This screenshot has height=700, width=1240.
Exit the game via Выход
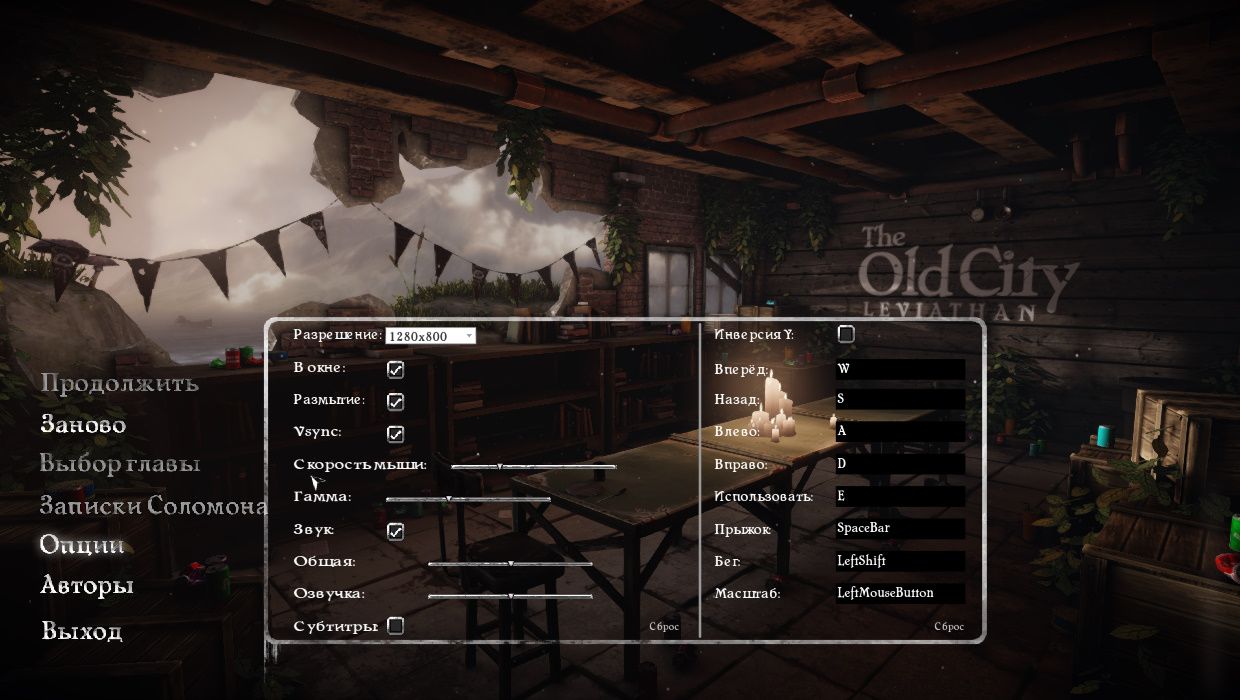pos(82,631)
